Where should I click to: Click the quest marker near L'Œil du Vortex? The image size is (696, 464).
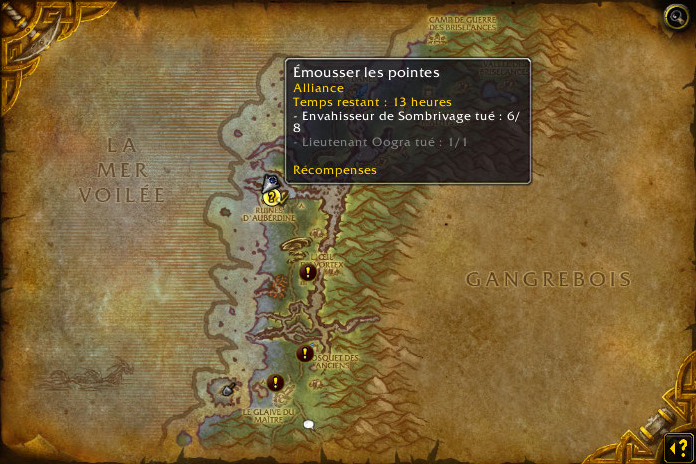pyautogui.click(x=308, y=272)
